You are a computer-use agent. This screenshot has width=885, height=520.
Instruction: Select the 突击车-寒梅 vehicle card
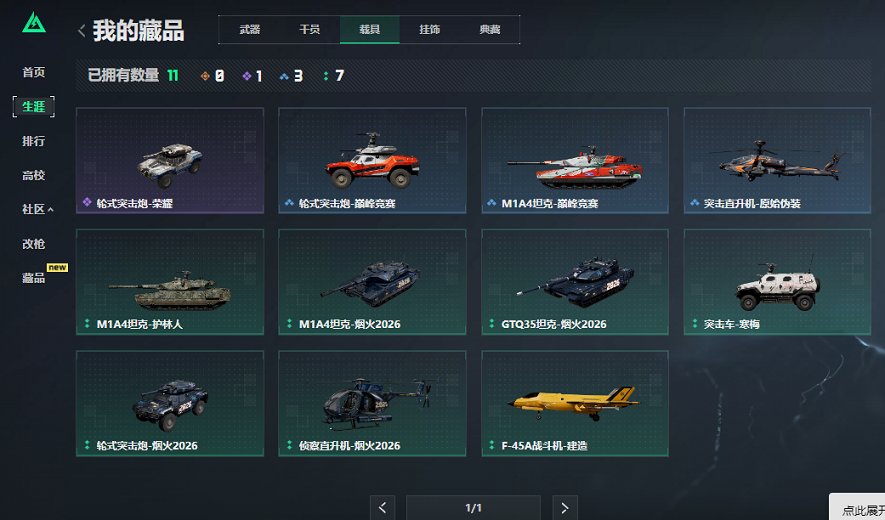click(x=777, y=282)
